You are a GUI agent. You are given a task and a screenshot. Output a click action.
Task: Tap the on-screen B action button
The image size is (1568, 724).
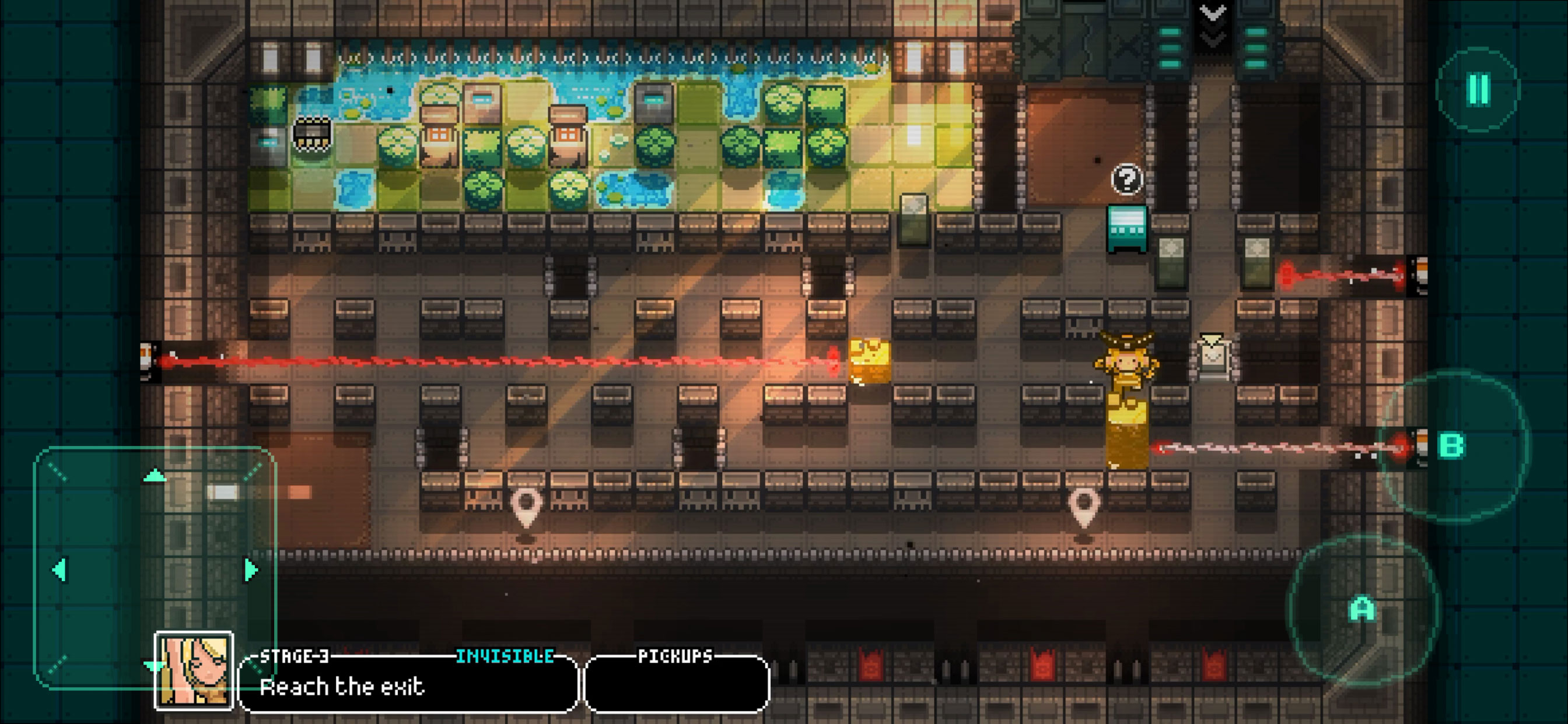pyautogui.click(x=1452, y=446)
